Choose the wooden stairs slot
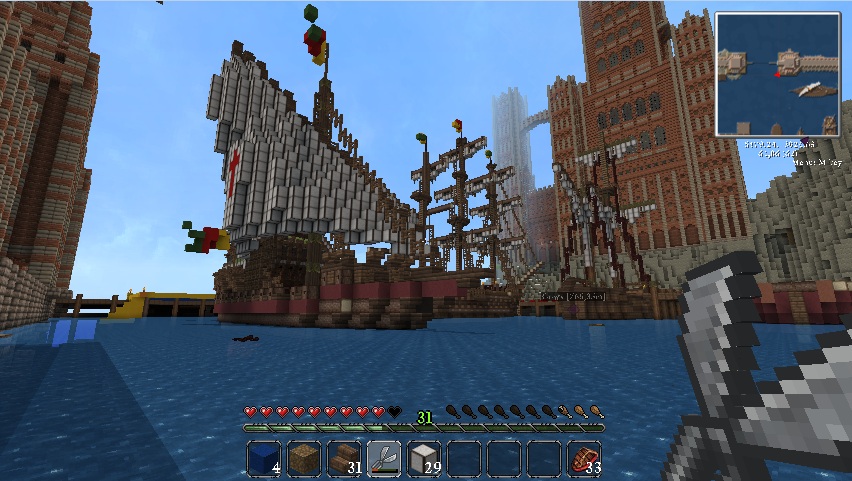This screenshot has width=852, height=481. (344, 458)
